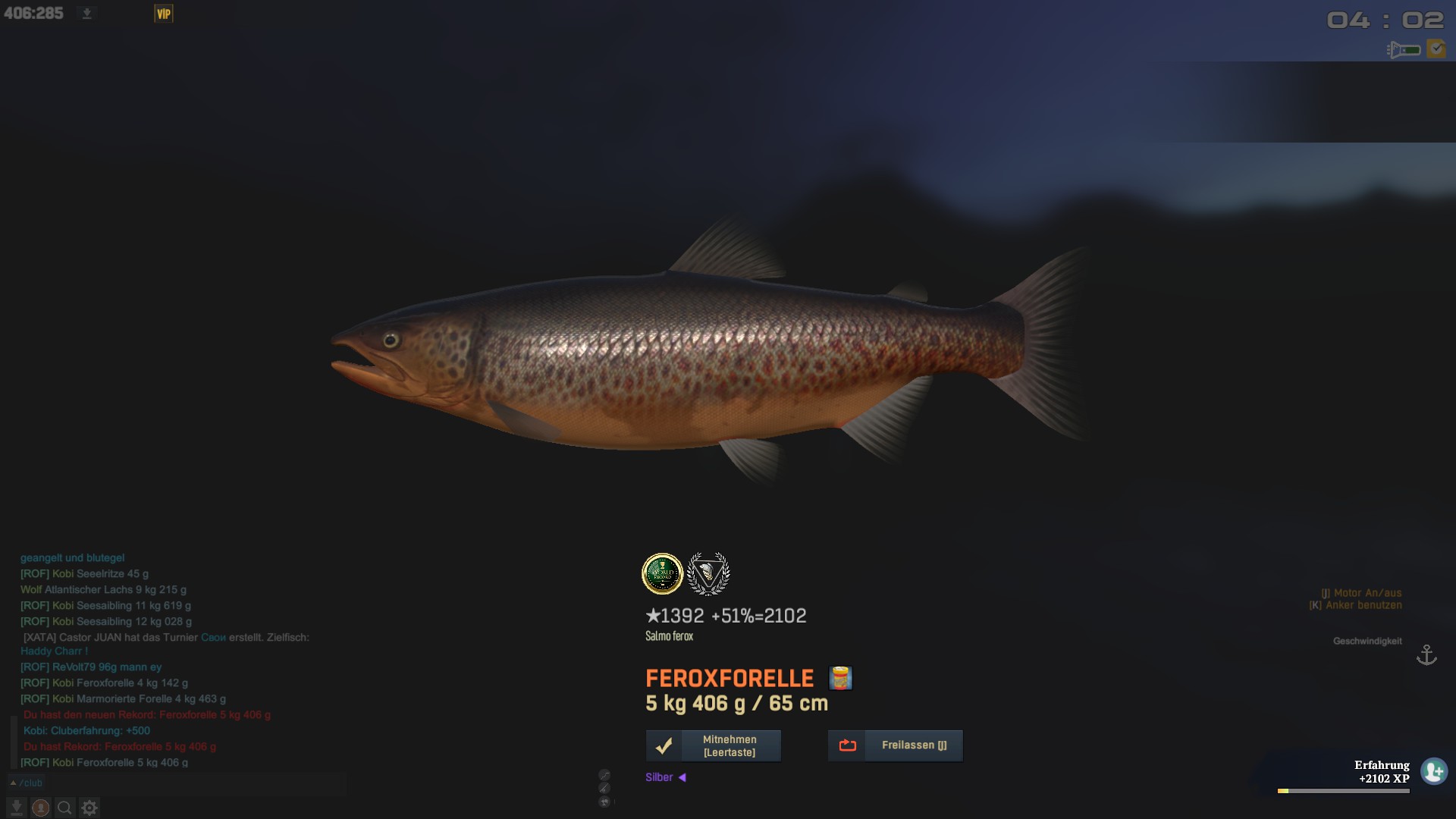This screenshot has width=1456, height=819.
Task: Click the silver laurel trophy badge
Action: (x=708, y=573)
